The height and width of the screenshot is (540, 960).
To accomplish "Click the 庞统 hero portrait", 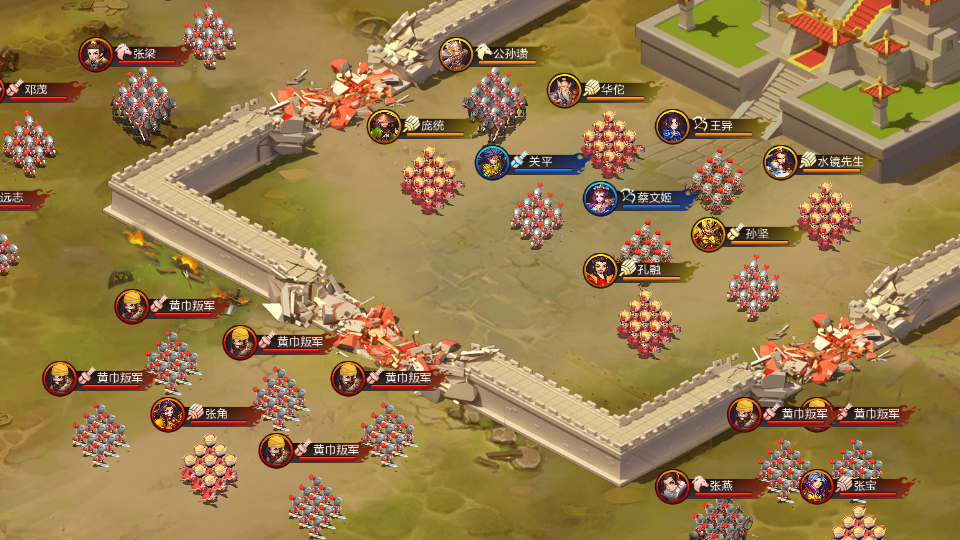I will pos(384,127).
